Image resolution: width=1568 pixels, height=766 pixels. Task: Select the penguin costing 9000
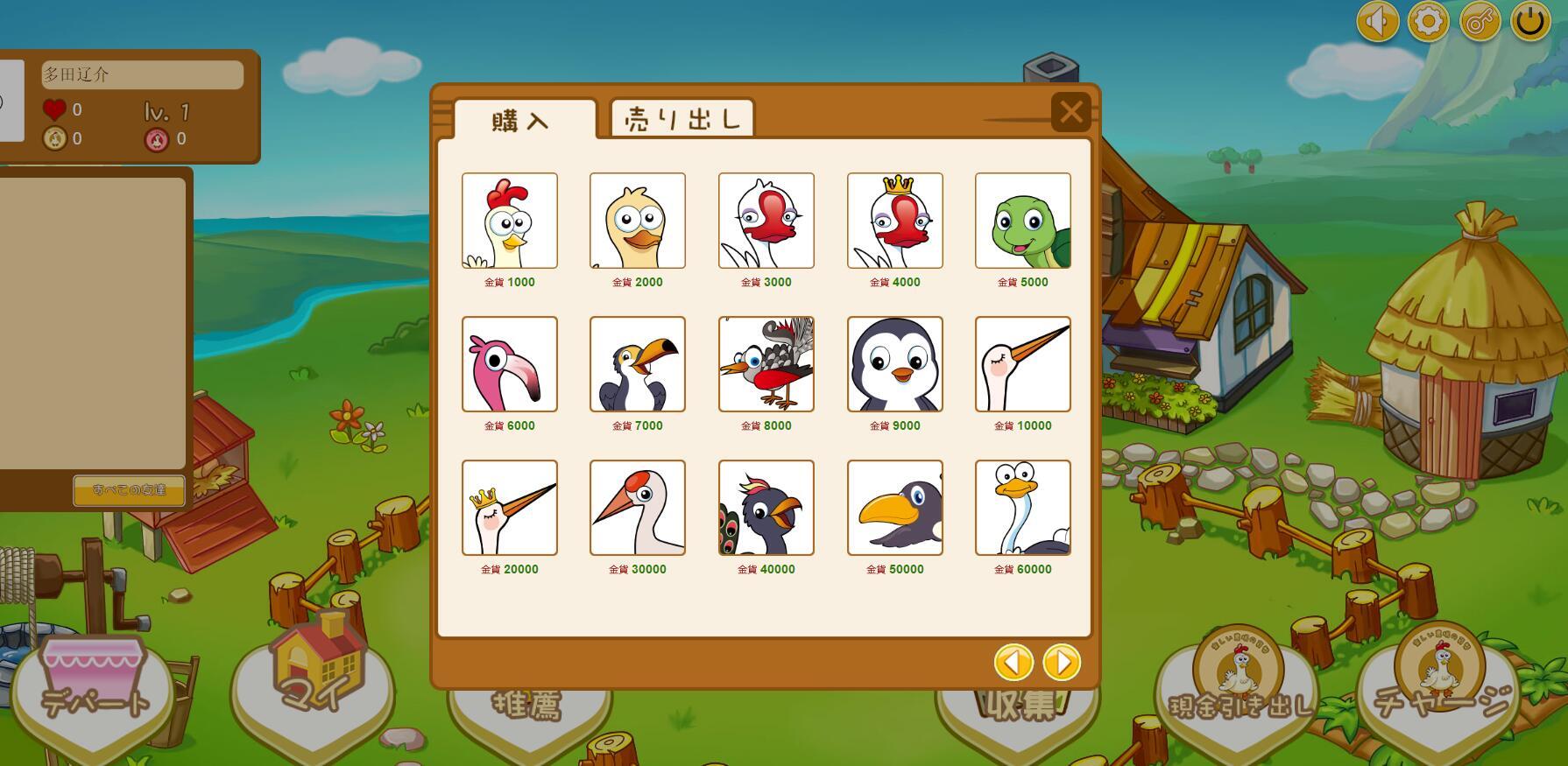[894, 364]
